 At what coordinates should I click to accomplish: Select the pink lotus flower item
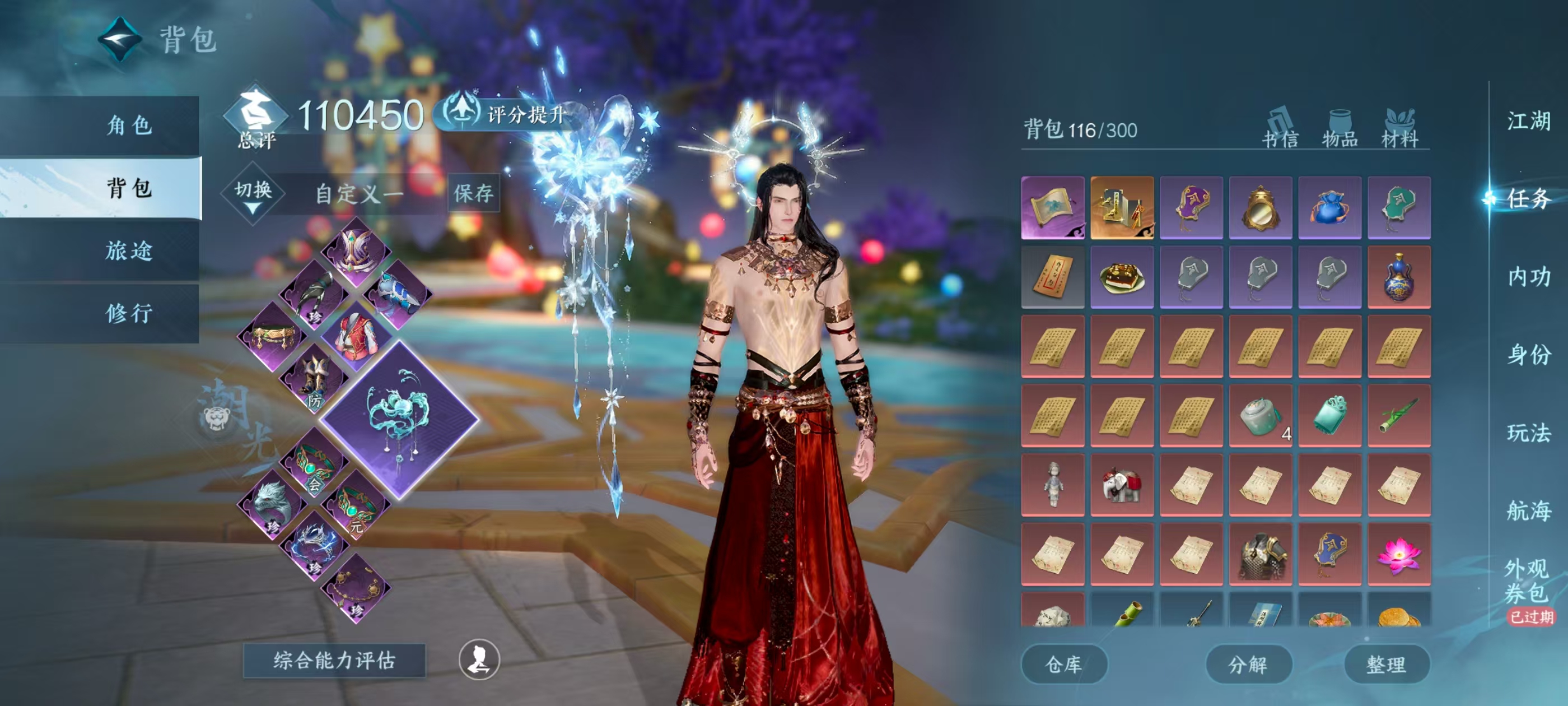(1398, 554)
